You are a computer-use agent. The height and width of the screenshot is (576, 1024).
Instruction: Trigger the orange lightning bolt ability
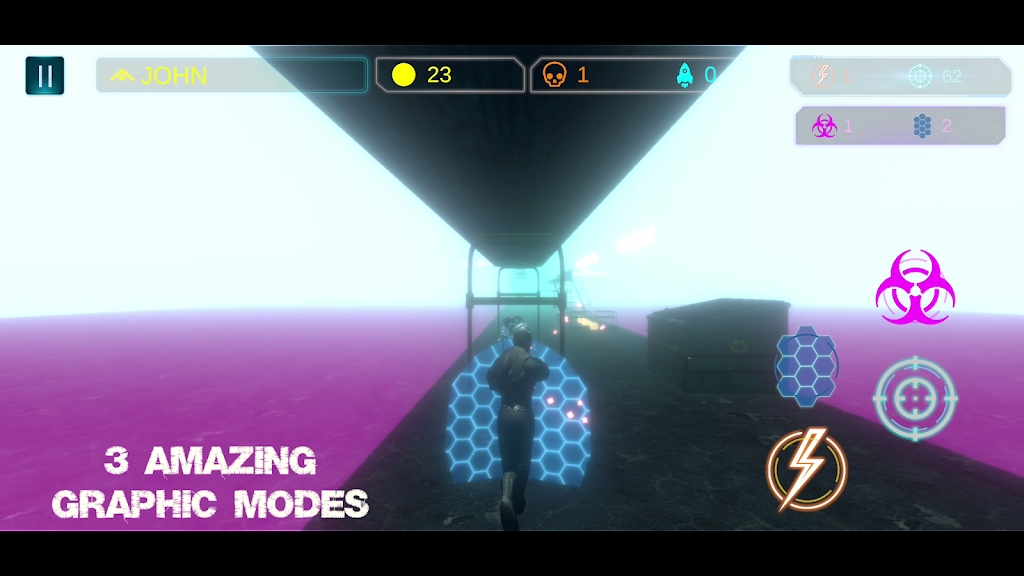click(x=807, y=468)
